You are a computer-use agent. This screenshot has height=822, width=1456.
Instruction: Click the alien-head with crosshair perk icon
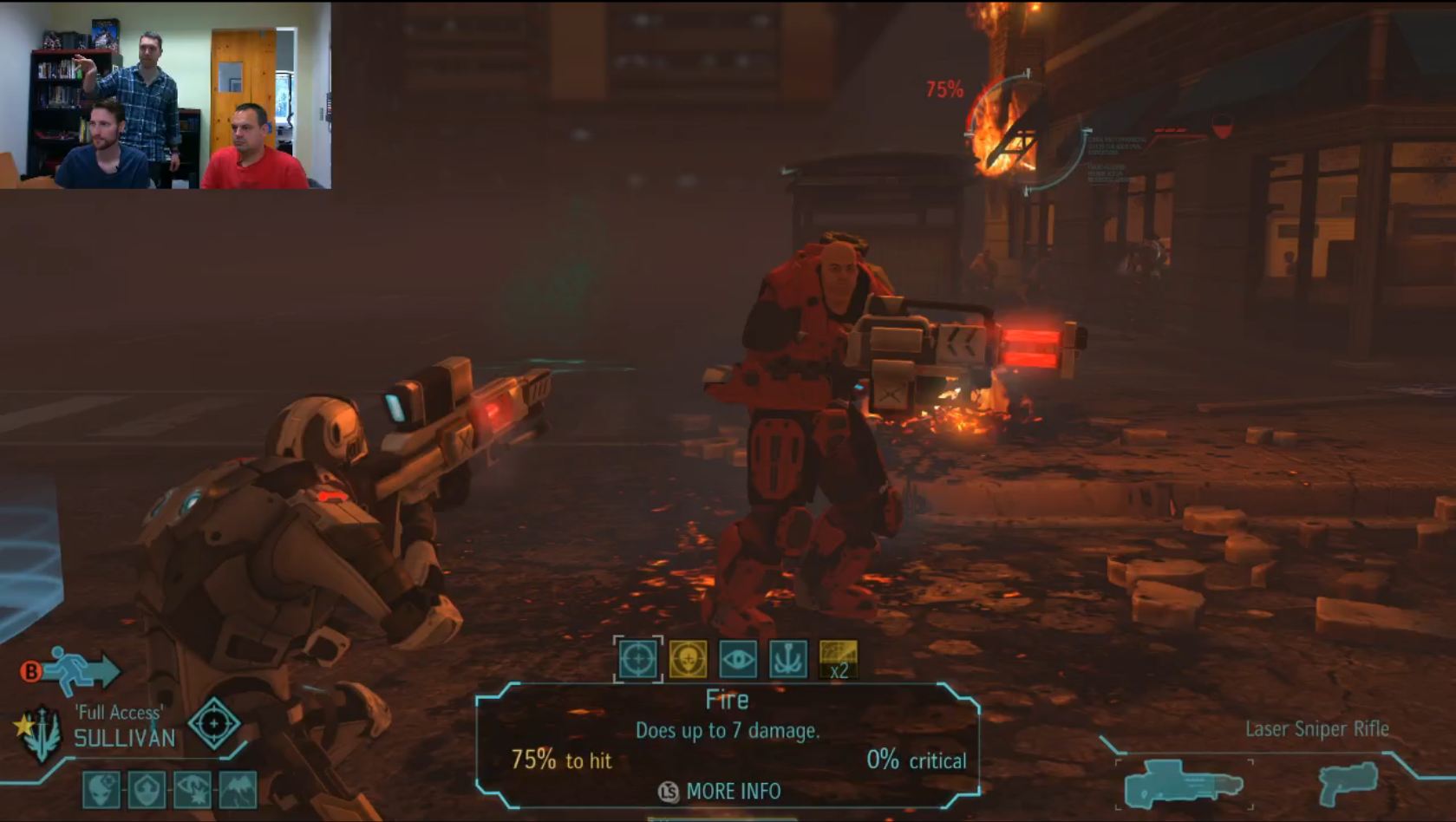point(101,790)
